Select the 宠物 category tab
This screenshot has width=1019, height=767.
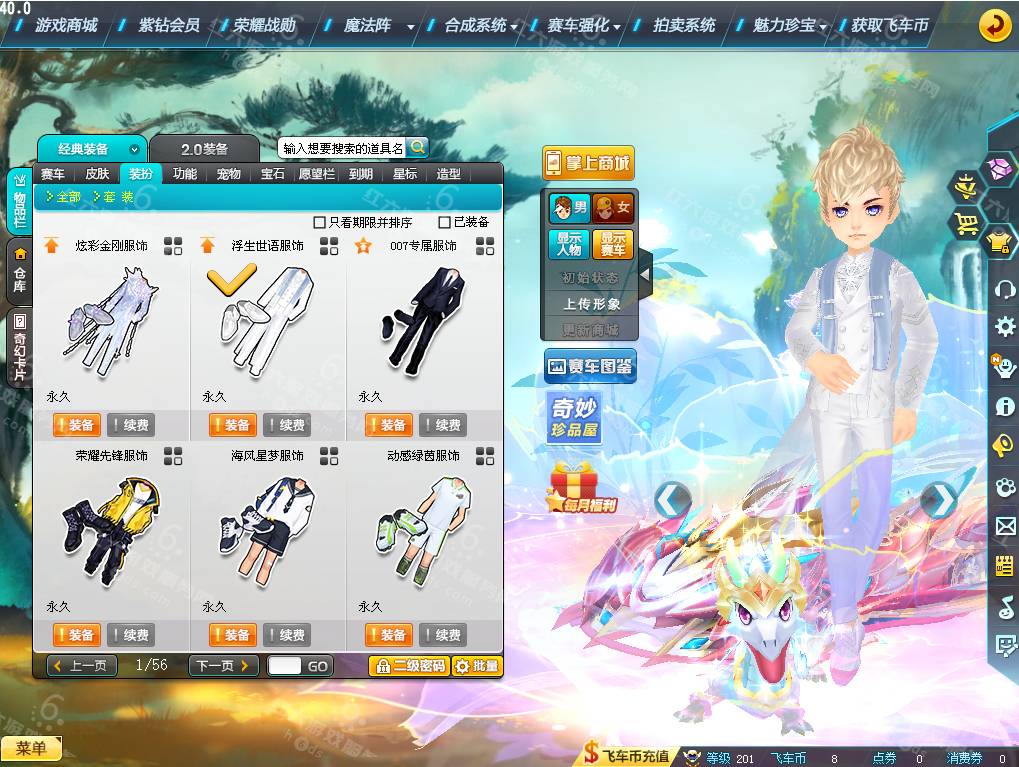tap(229, 173)
